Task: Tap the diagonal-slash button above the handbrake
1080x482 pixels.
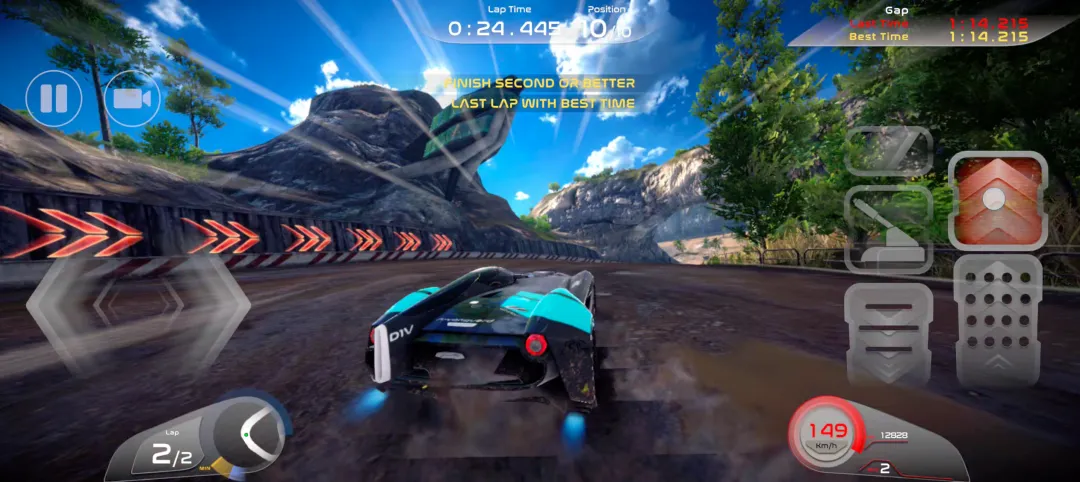Action: pyautogui.click(x=889, y=151)
